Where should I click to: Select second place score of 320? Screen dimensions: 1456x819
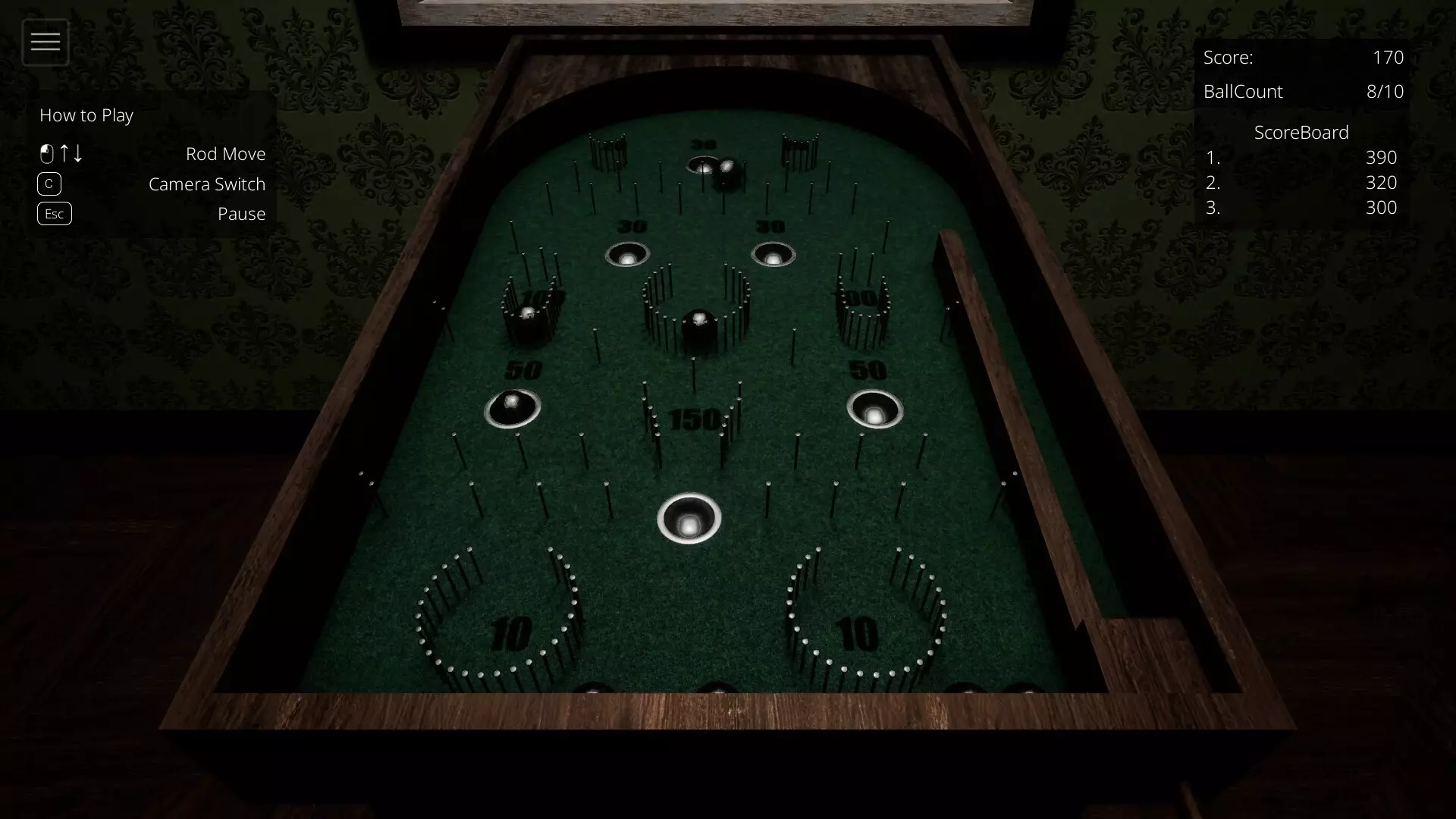click(1382, 183)
